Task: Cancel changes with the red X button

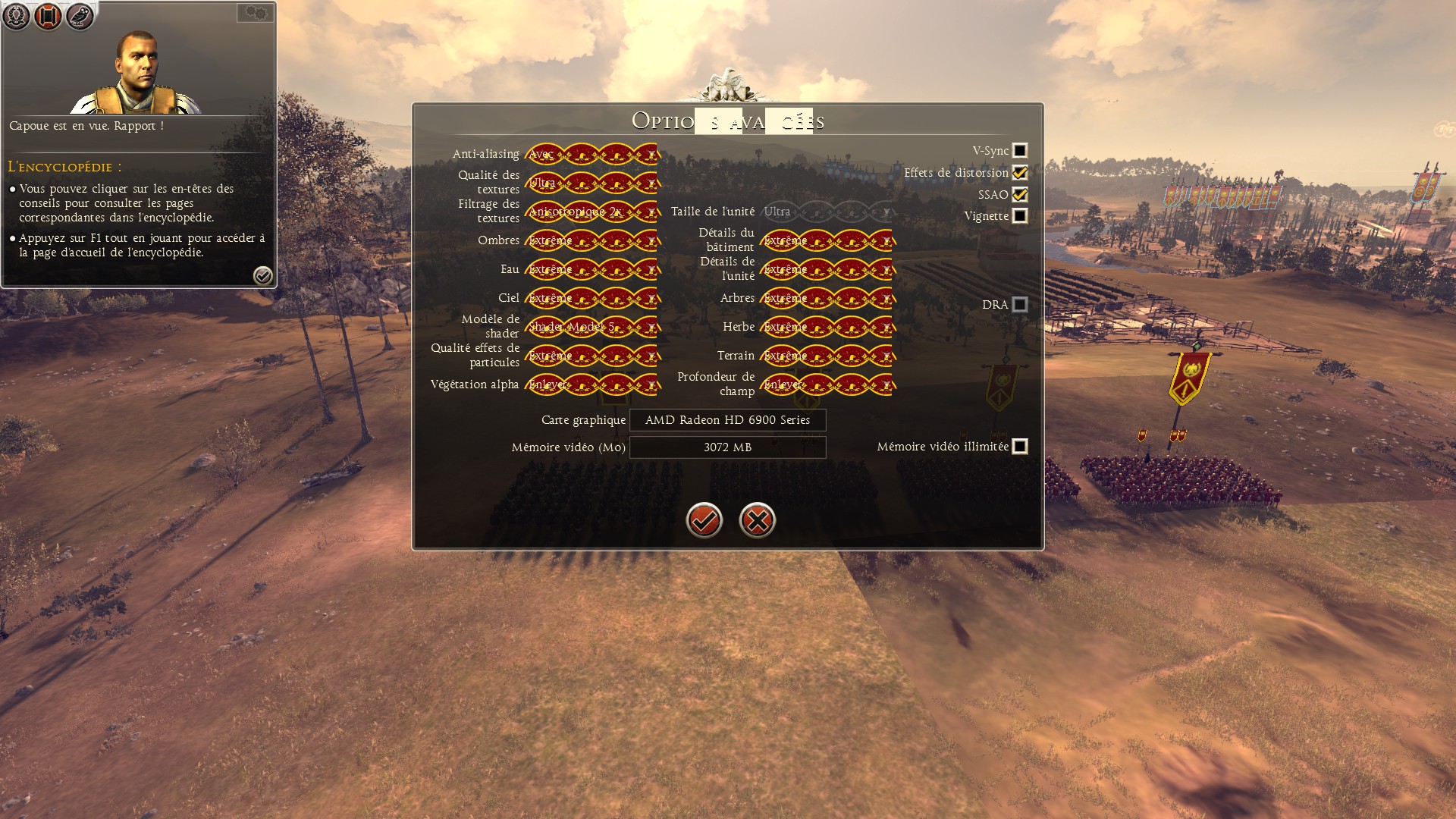Action: pos(757,520)
